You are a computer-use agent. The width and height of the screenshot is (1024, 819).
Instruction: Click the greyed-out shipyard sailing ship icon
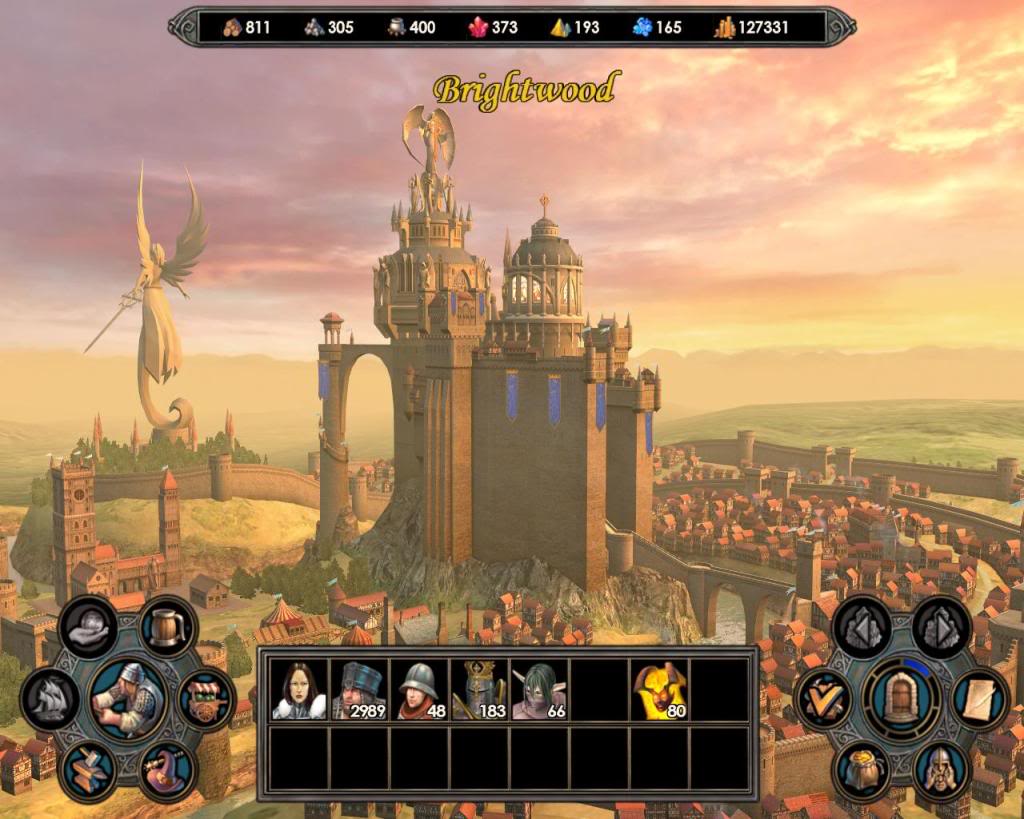[50, 698]
